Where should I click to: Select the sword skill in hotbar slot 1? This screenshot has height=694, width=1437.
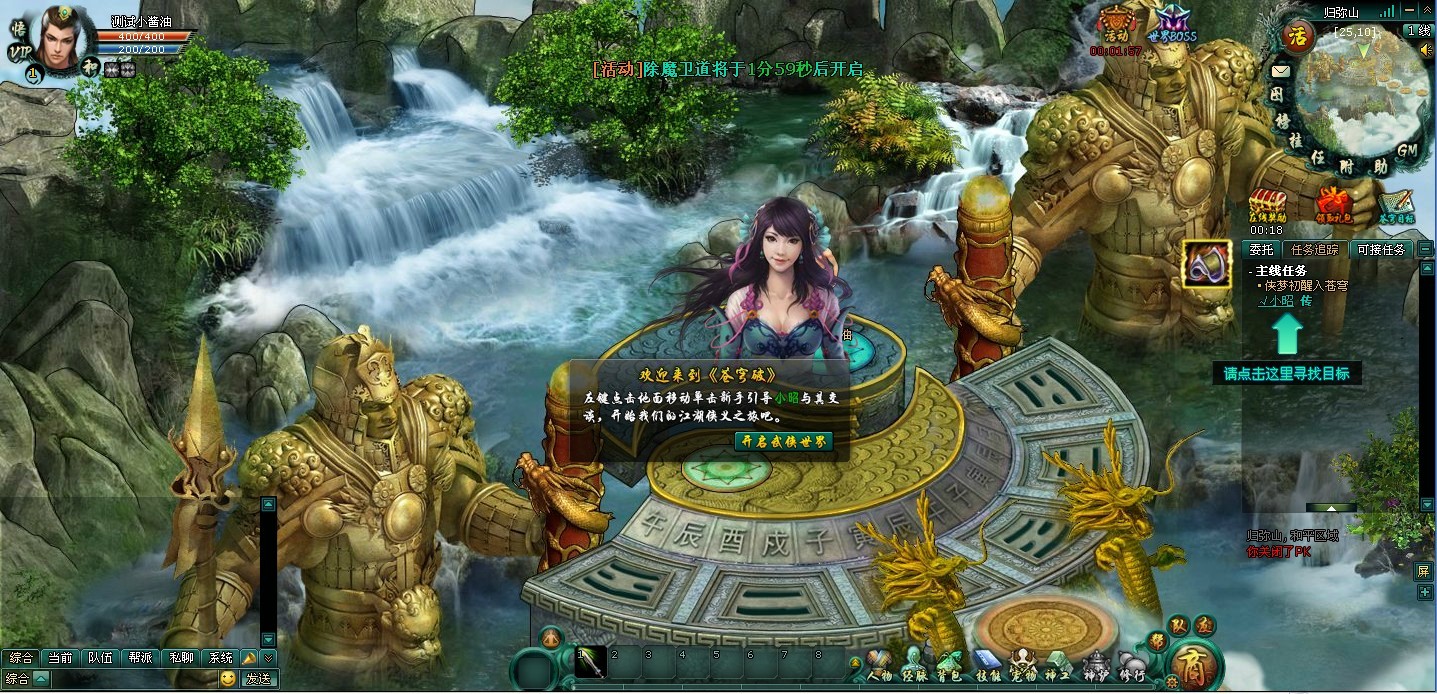point(590,662)
